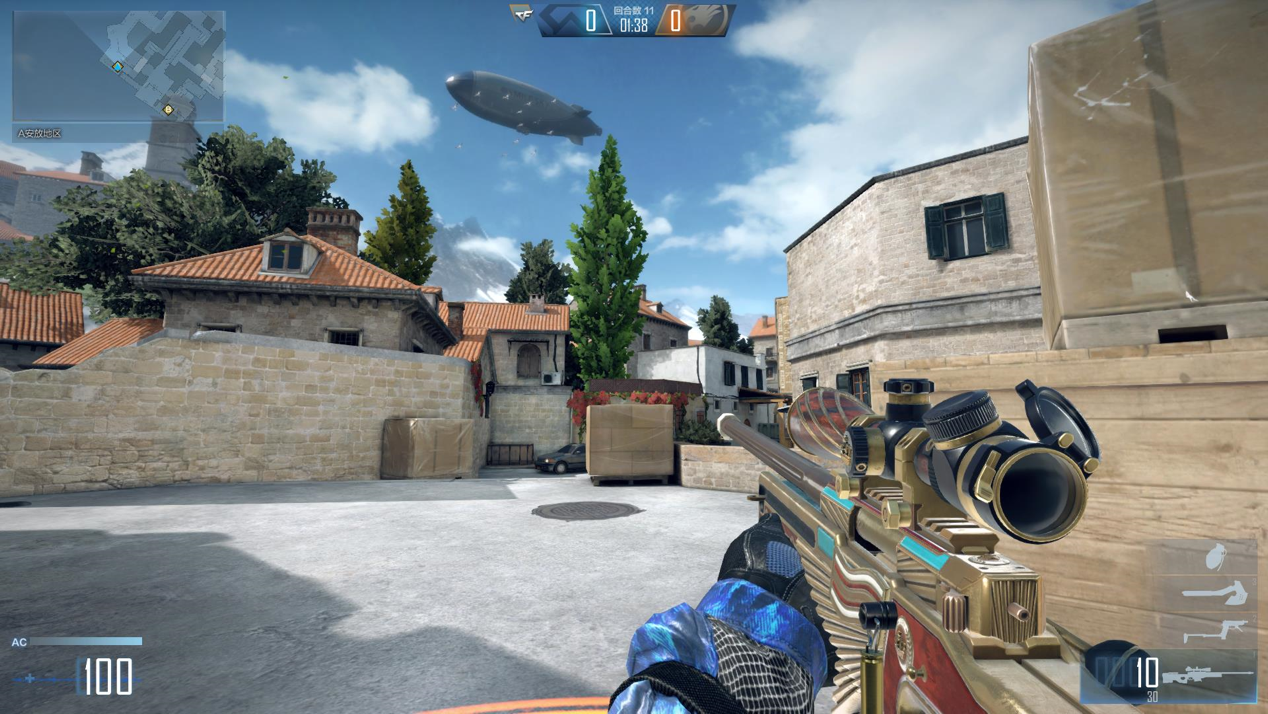Click the blue team emblem on the scoreboard

pos(561,20)
